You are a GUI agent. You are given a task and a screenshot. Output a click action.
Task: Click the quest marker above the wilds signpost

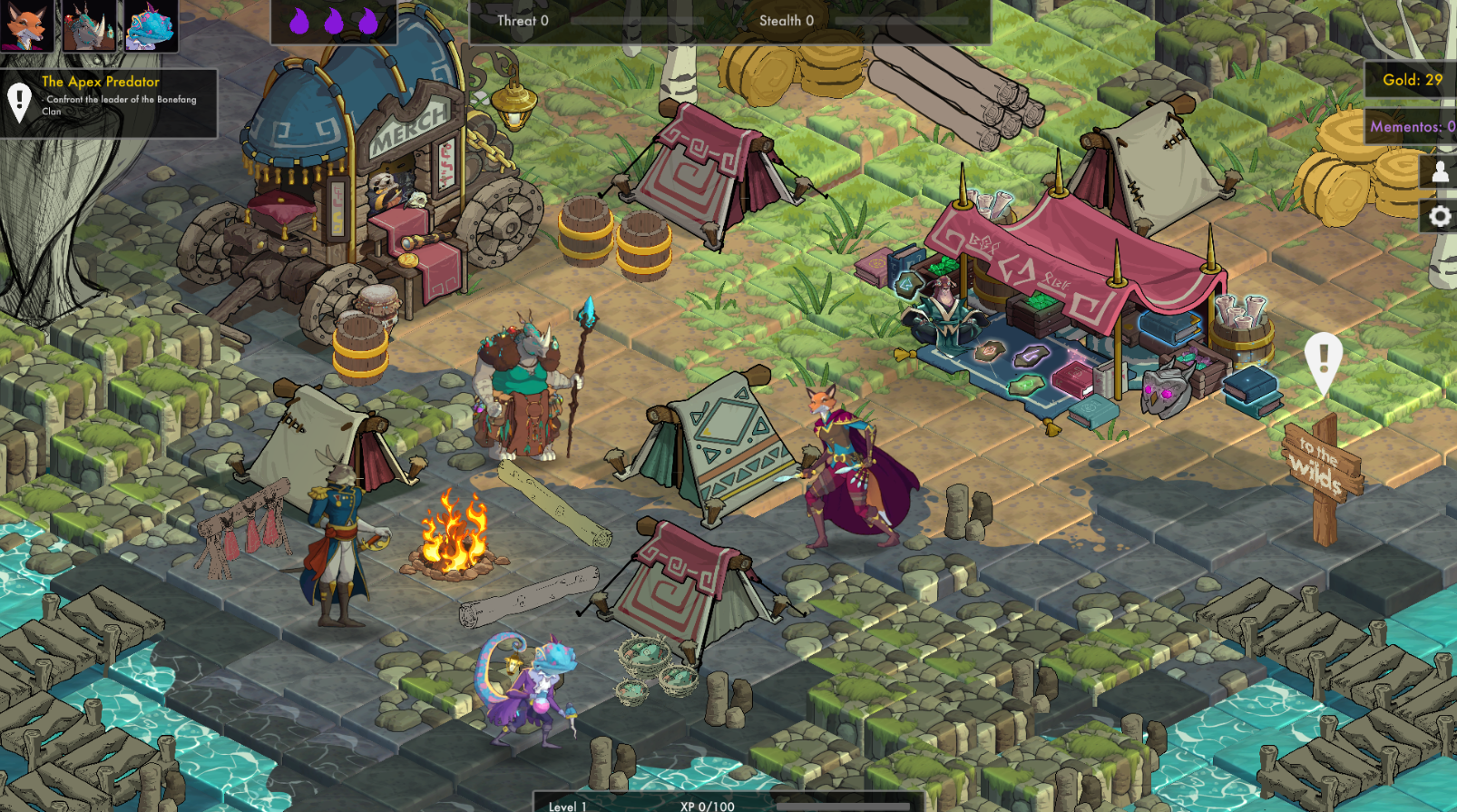(1323, 361)
